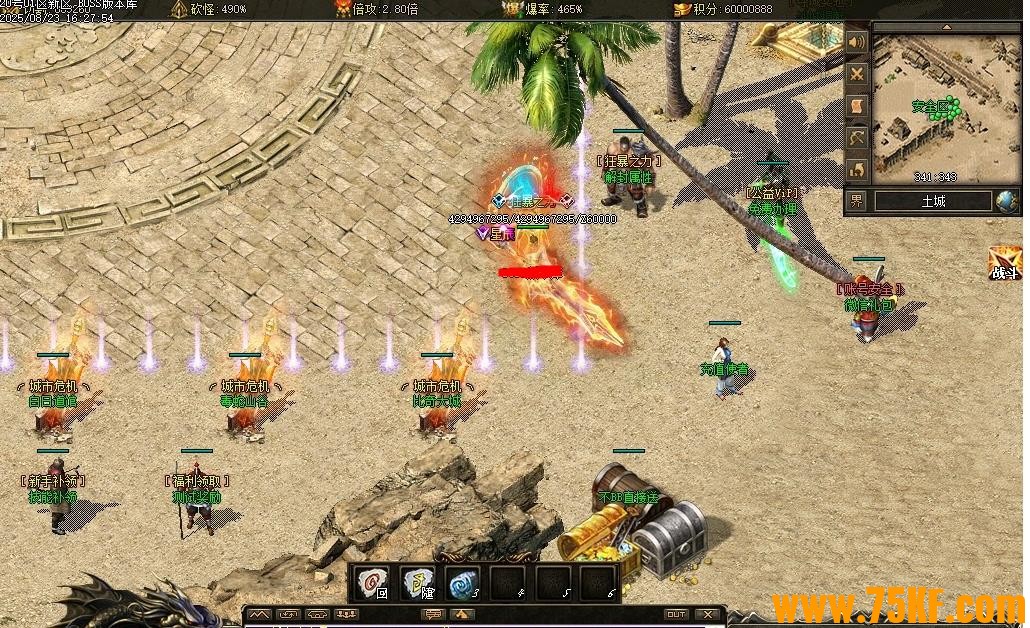The image size is (1030, 628).
Task: Use the 回 return scroll in the hotbar
Action: [x=375, y=582]
